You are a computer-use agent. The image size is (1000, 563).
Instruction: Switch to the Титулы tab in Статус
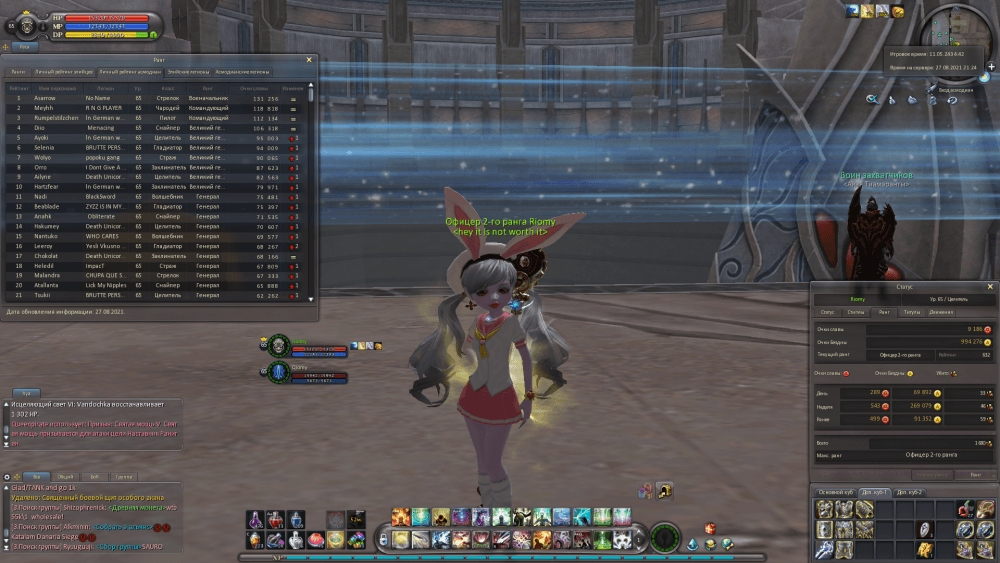tap(911, 312)
